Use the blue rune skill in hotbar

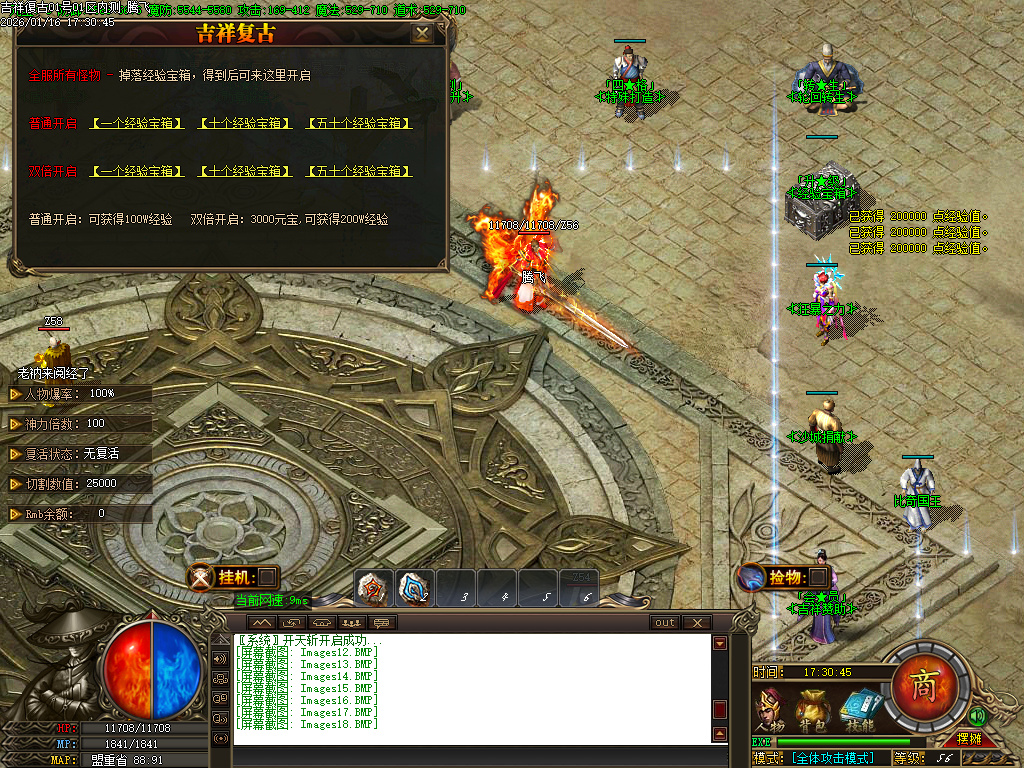pos(413,588)
